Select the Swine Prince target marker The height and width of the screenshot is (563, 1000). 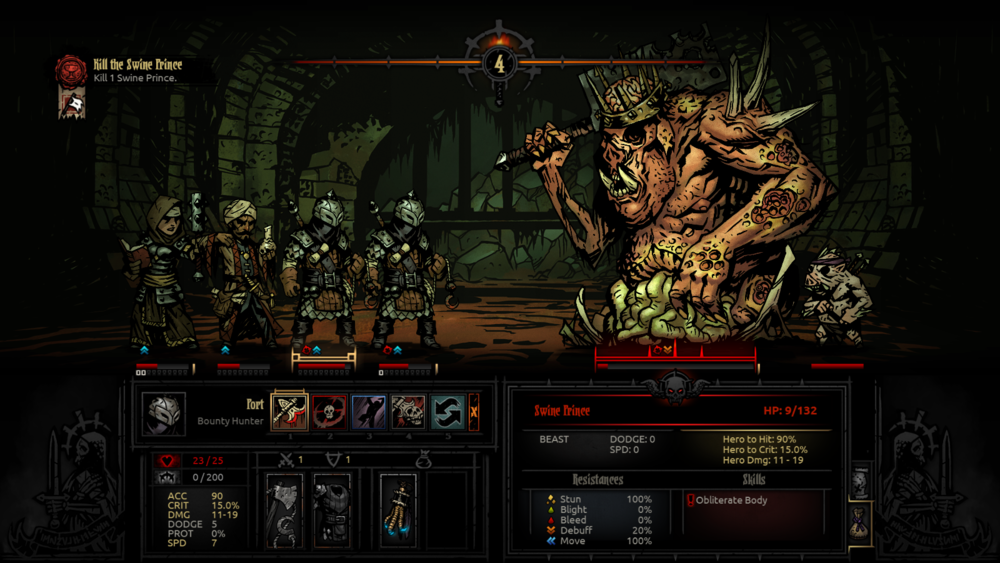(x=661, y=350)
